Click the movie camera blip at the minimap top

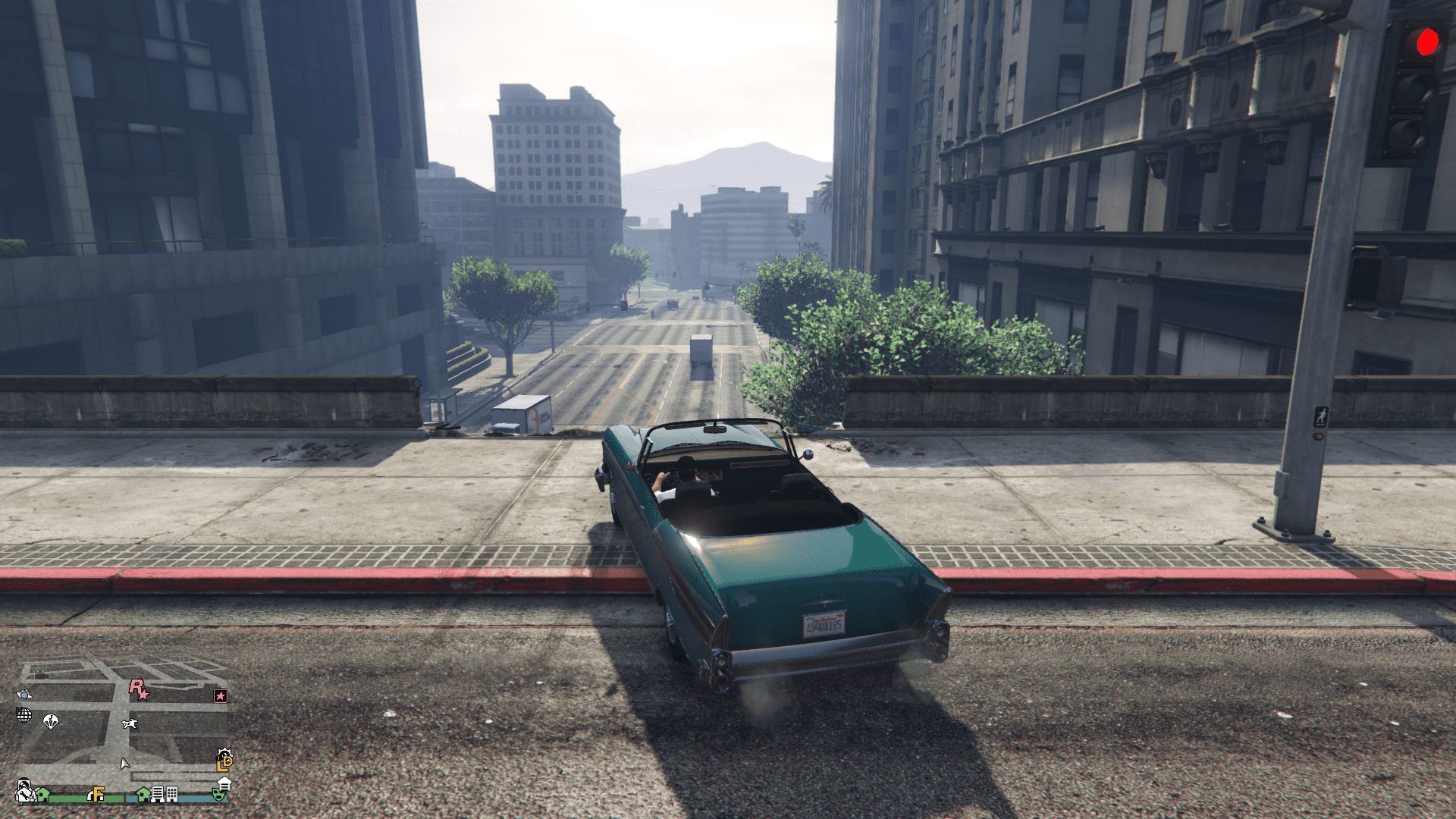pyautogui.click(x=40, y=673)
